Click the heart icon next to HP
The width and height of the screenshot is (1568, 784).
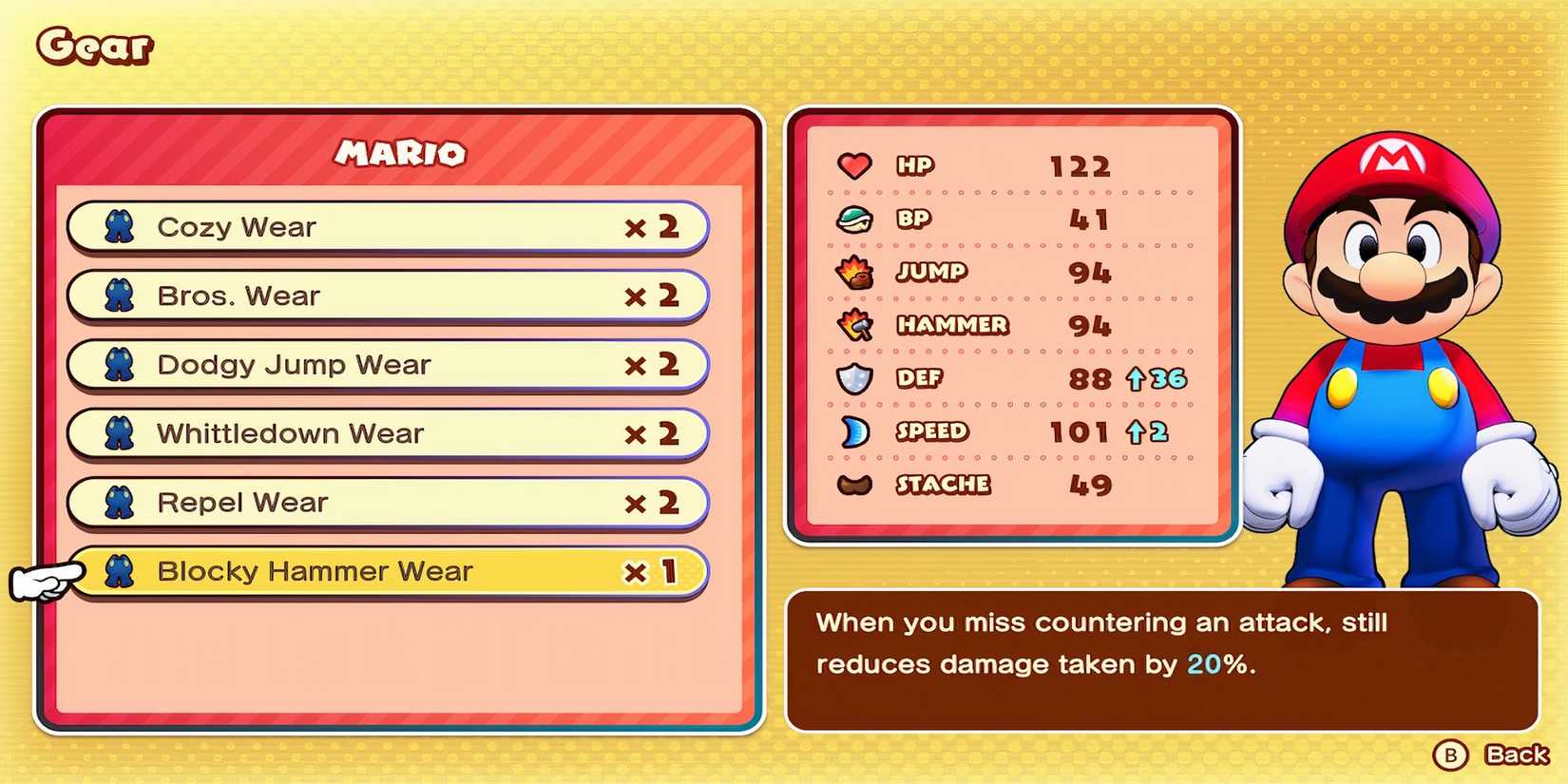point(853,164)
